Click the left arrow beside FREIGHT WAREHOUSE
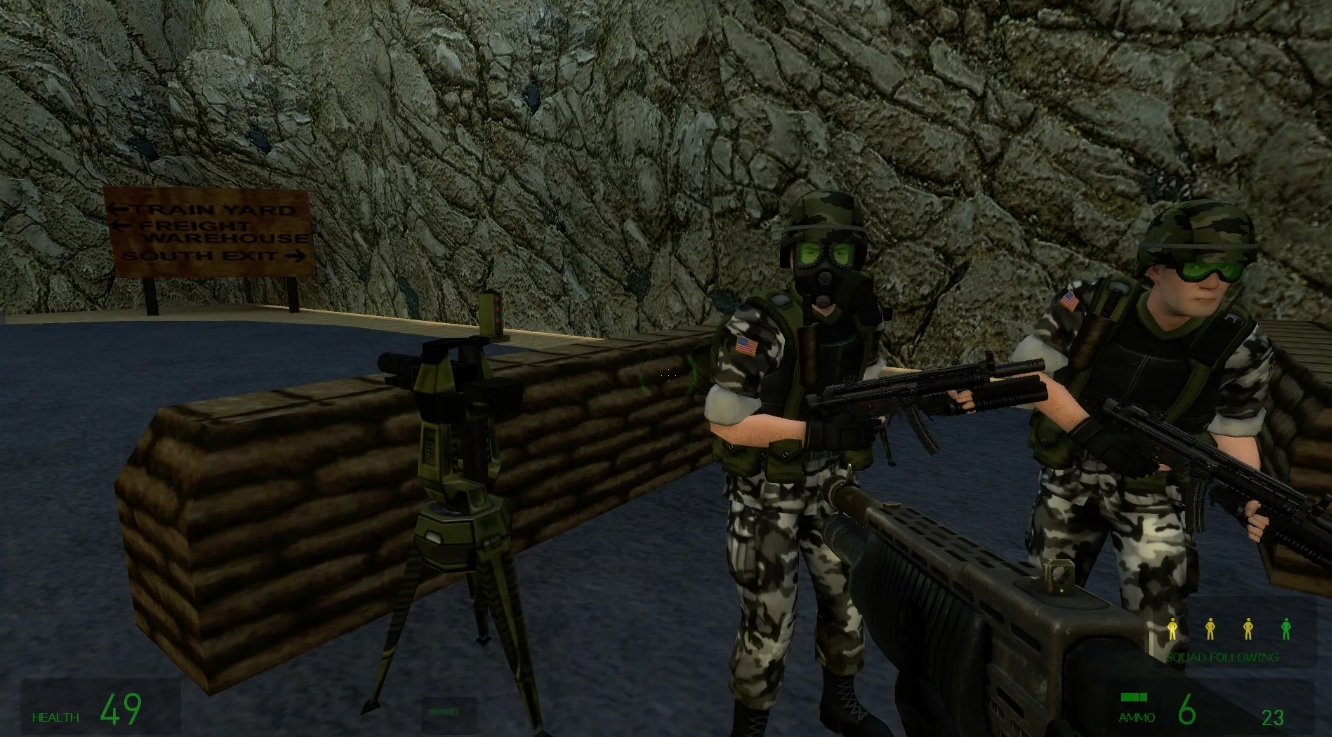Image resolution: width=1332 pixels, height=737 pixels. point(124,226)
